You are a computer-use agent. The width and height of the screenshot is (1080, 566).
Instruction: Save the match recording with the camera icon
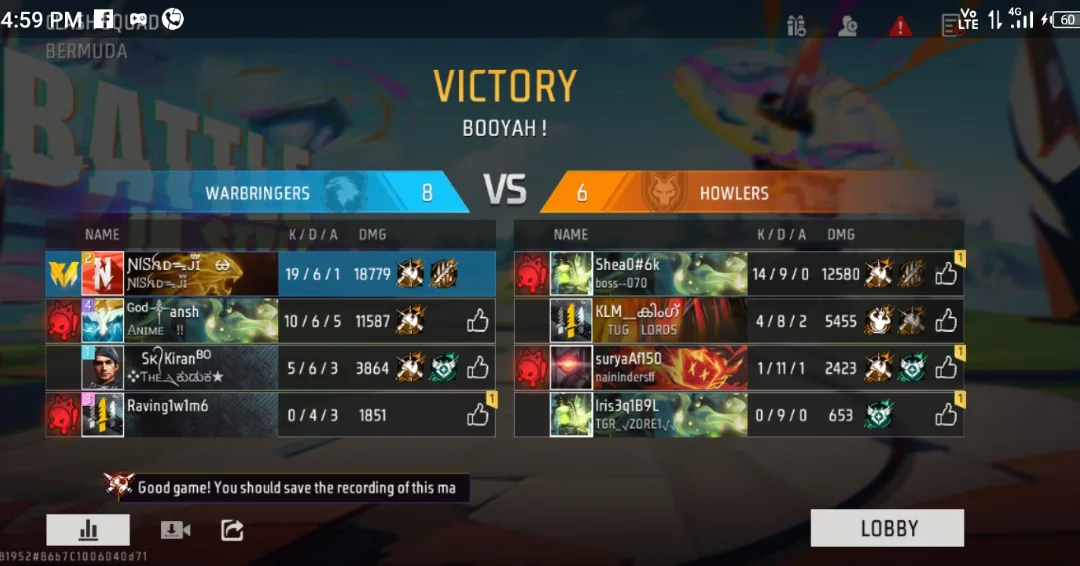click(x=175, y=530)
